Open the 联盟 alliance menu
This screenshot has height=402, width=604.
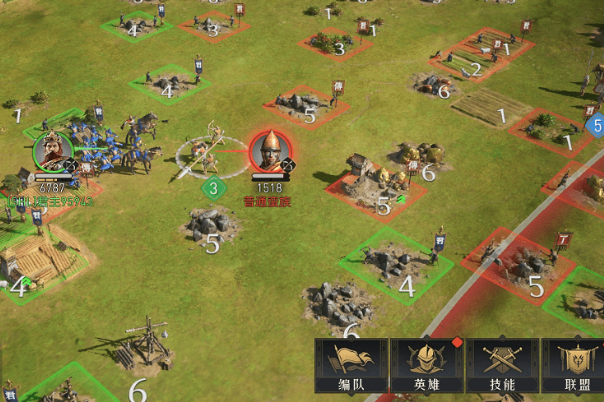click(x=573, y=366)
